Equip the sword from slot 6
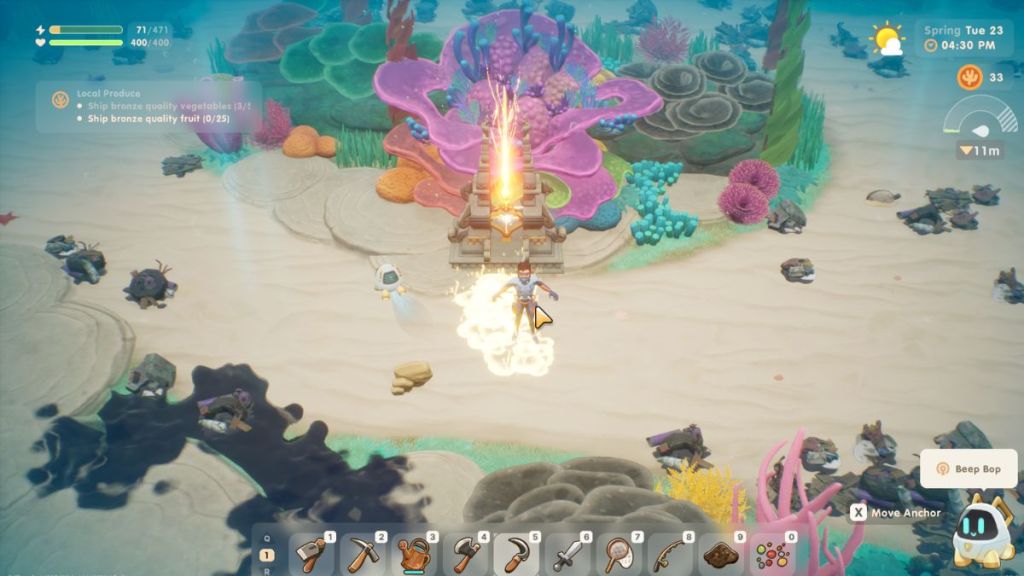The image size is (1024, 576). click(x=568, y=554)
